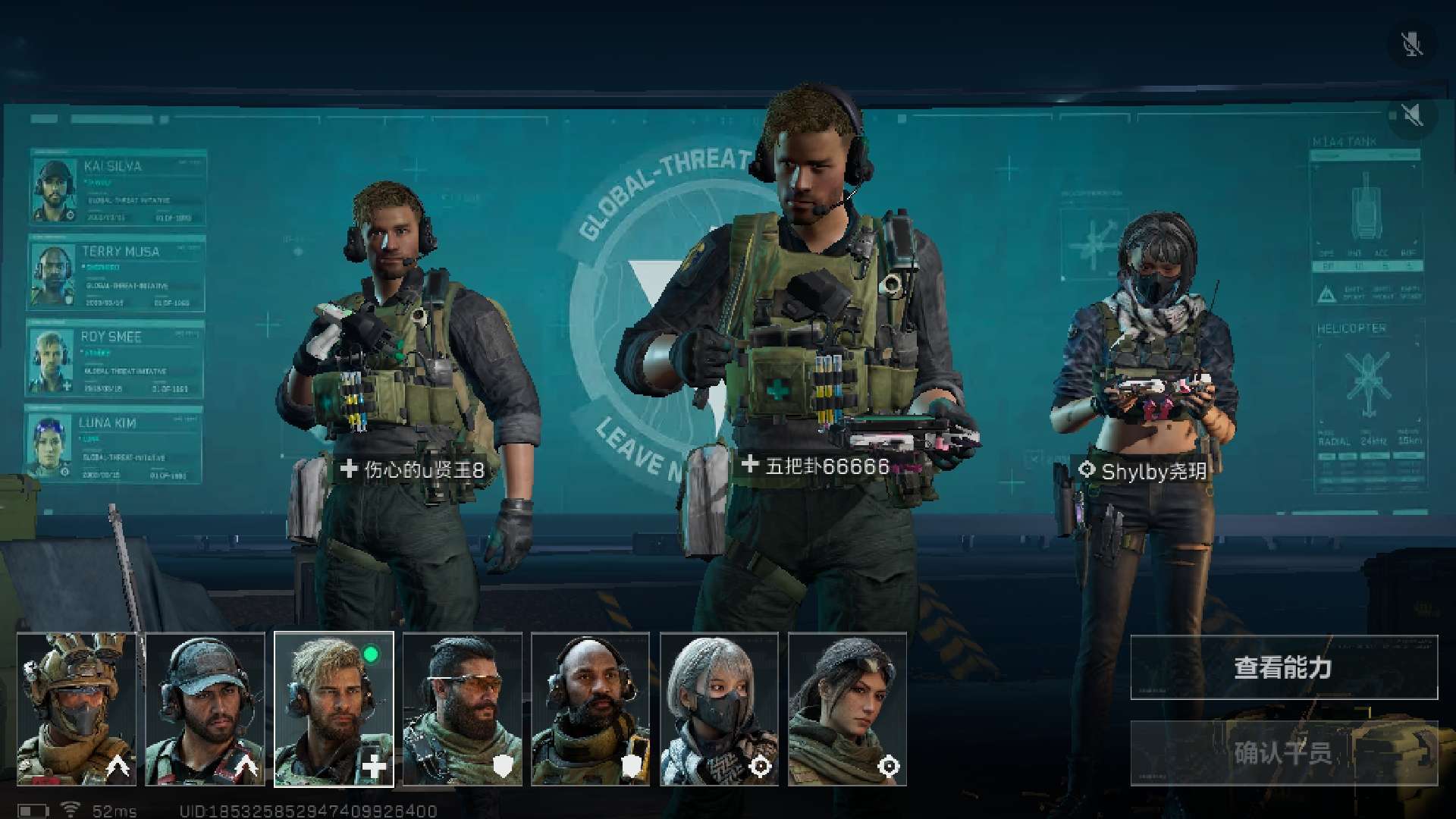The image size is (1456, 819).
Task: View operator abilities with 查看能力 button
Action: coord(1283,667)
